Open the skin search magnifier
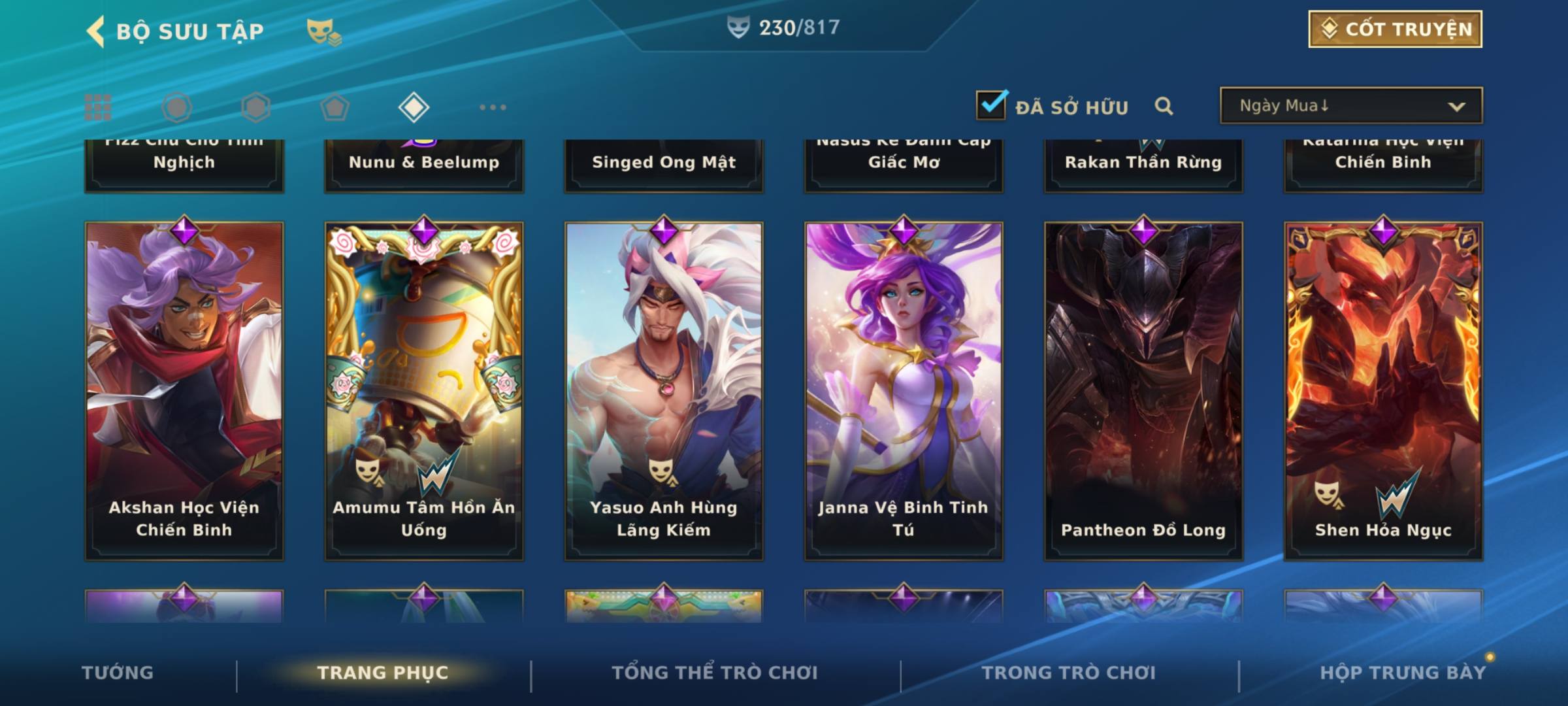Image resolution: width=1568 pixels, height=706 pixels. (1164, 106)
